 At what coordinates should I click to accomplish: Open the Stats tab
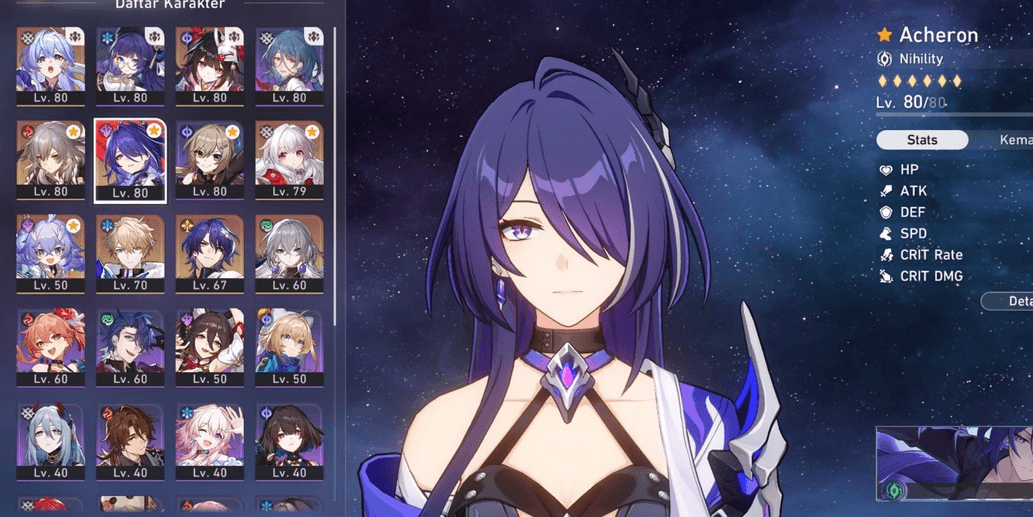922,140
